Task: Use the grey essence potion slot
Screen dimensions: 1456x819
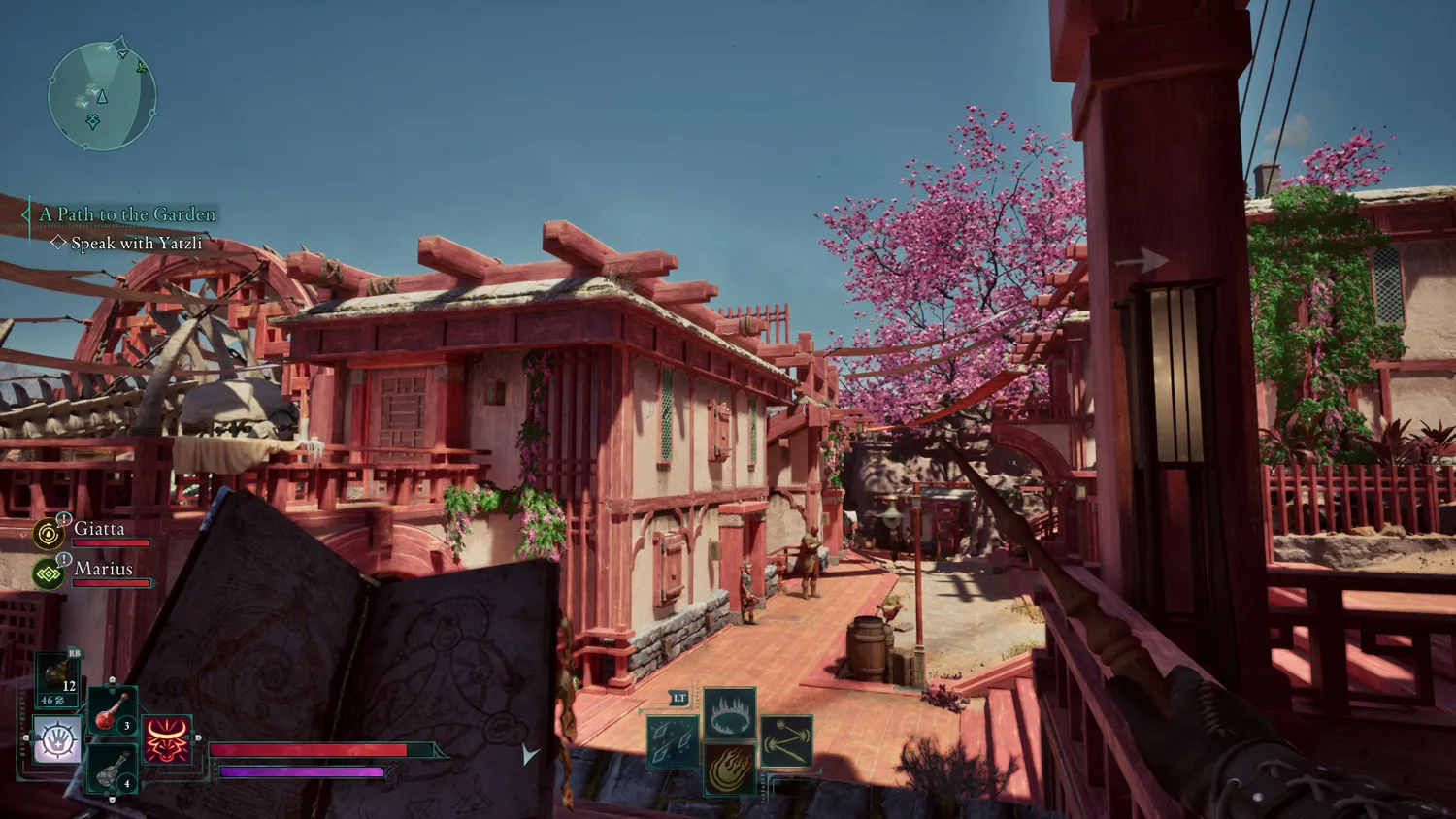Action: tap(112, 770)
